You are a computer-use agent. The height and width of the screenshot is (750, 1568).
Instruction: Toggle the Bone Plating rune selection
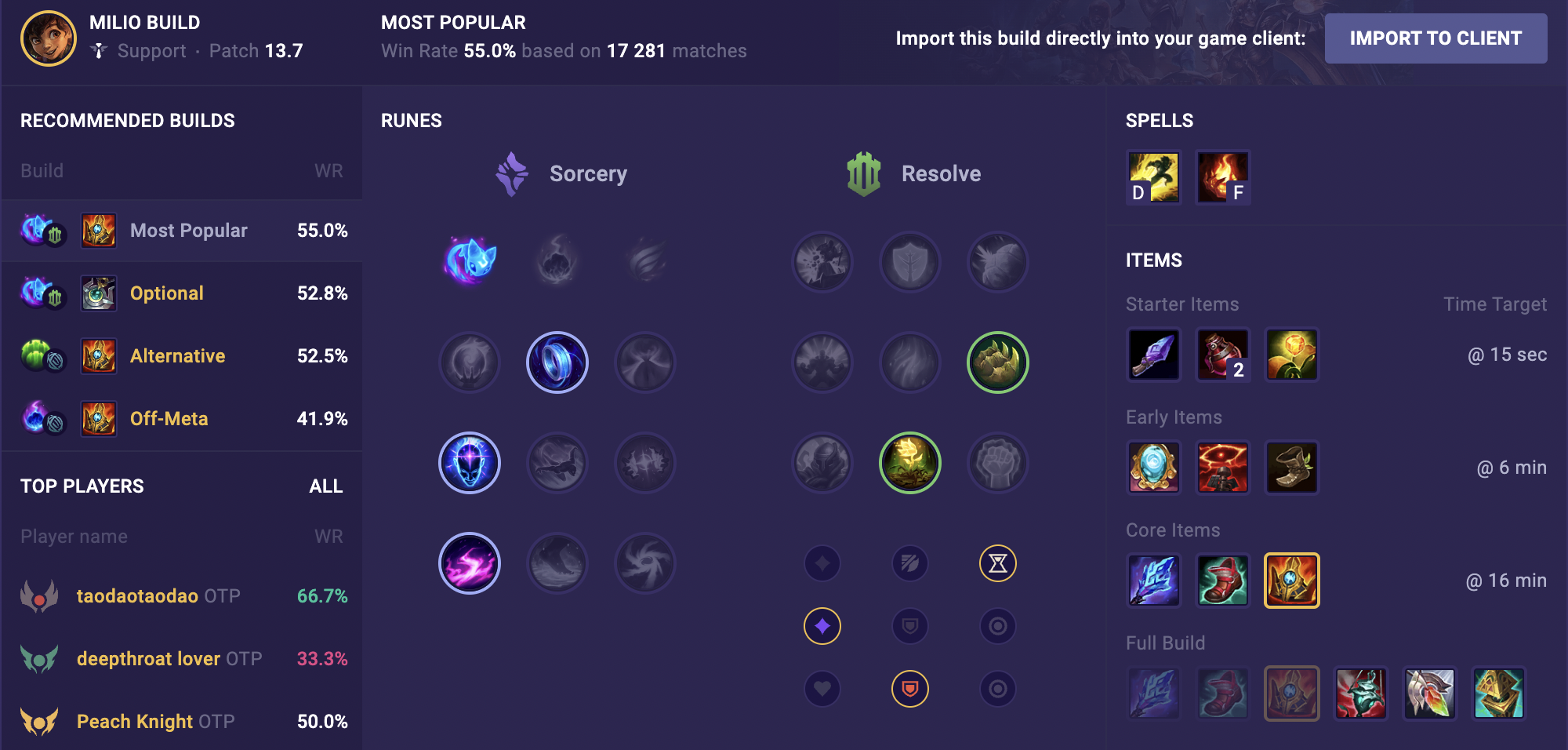pyautogui.click(x=997, y=362)
